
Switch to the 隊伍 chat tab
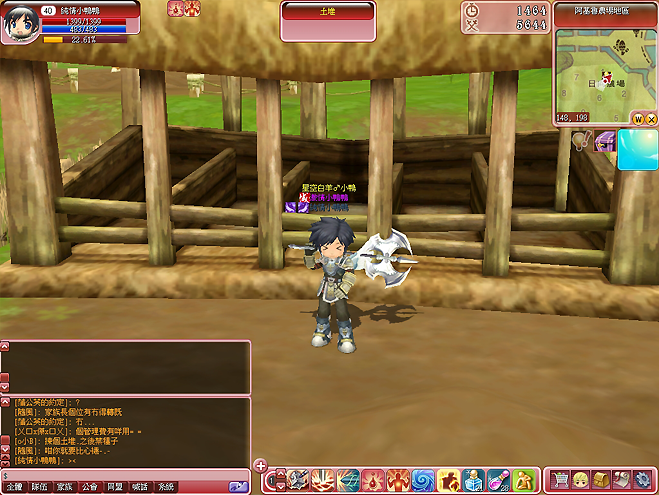39,486
